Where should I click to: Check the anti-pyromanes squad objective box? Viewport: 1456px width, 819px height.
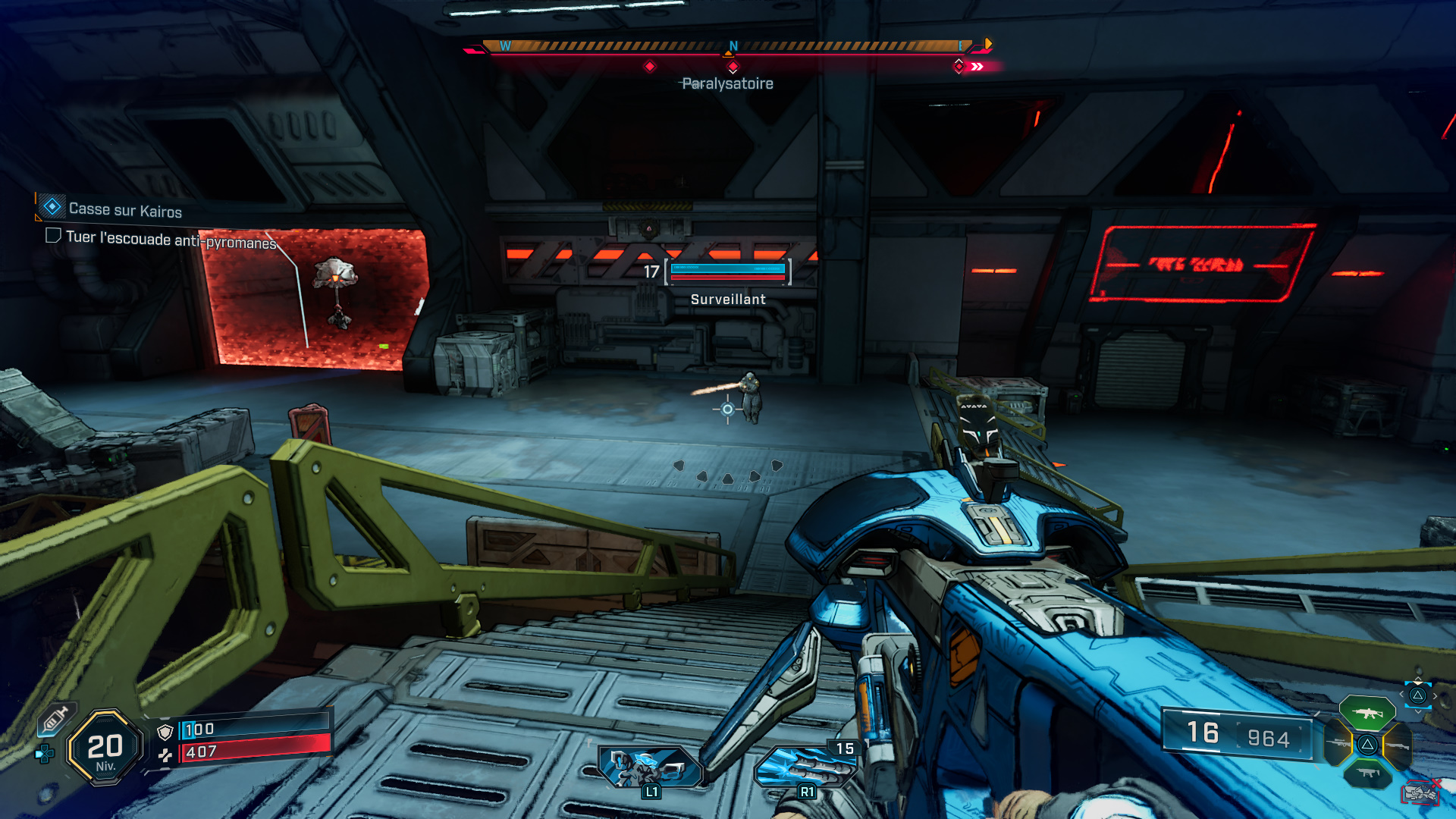click(53, 236)
